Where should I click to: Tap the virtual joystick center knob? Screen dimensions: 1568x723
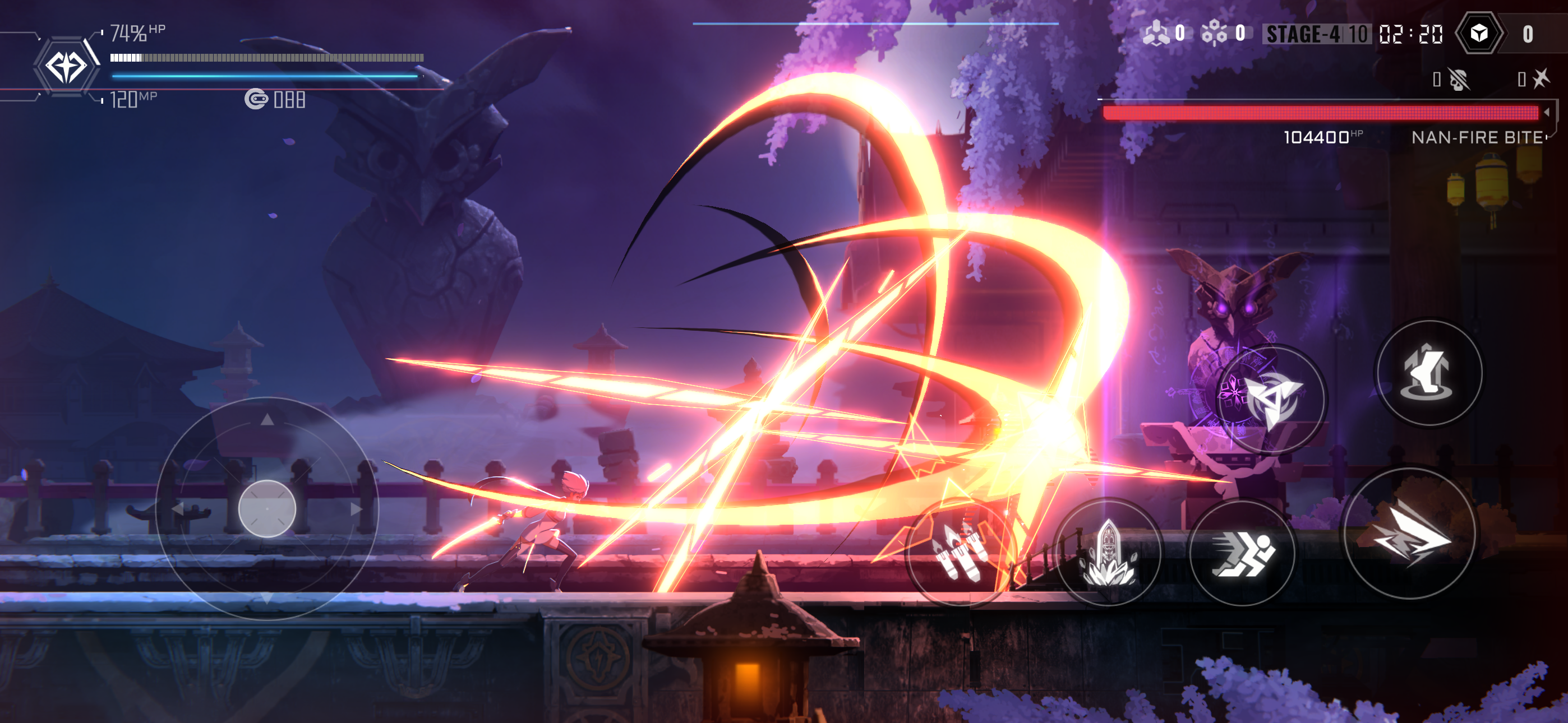266,509
